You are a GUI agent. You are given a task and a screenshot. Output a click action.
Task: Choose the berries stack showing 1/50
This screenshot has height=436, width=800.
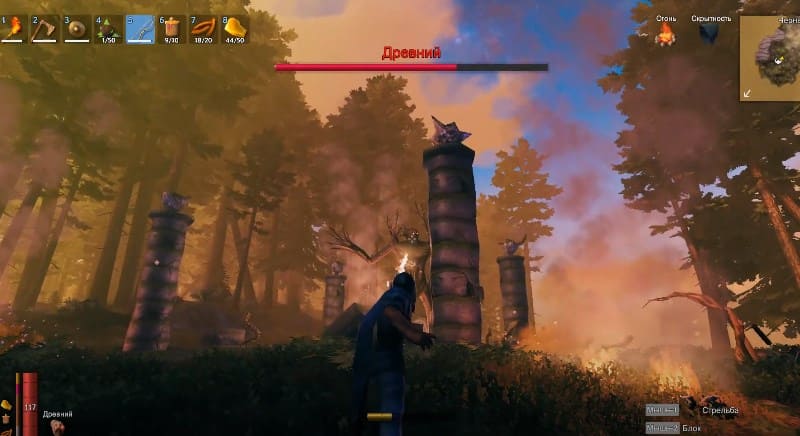point(108,29)
